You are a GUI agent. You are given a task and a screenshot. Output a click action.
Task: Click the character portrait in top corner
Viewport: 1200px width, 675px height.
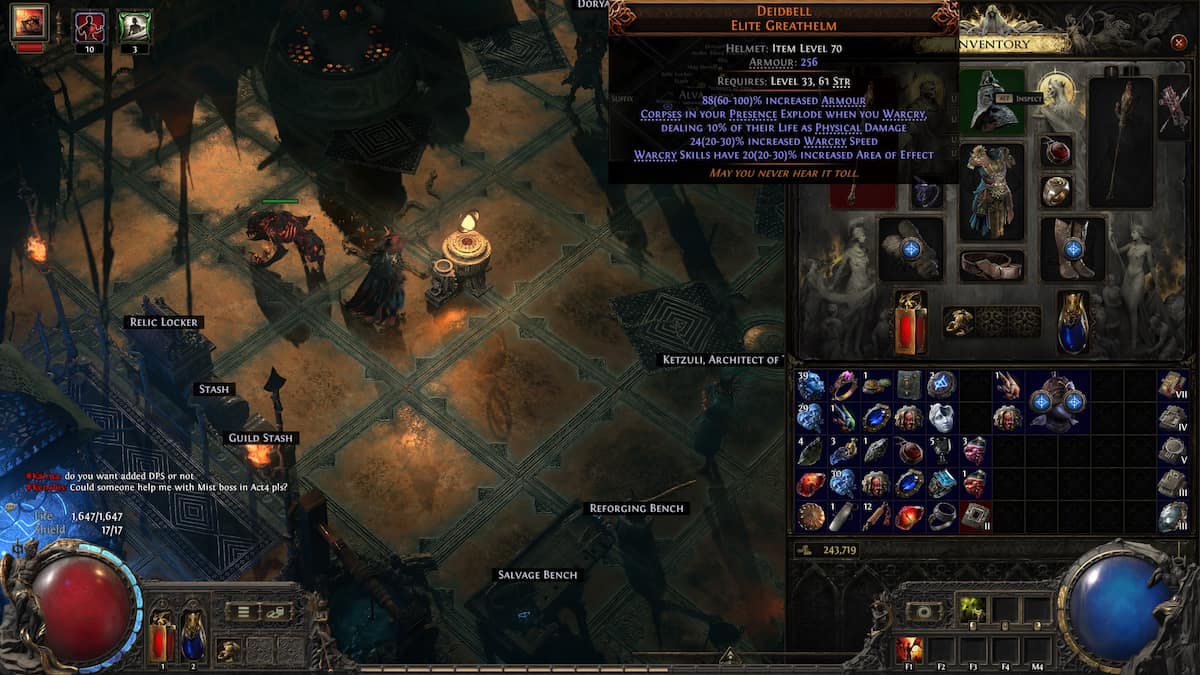(29, 22)
